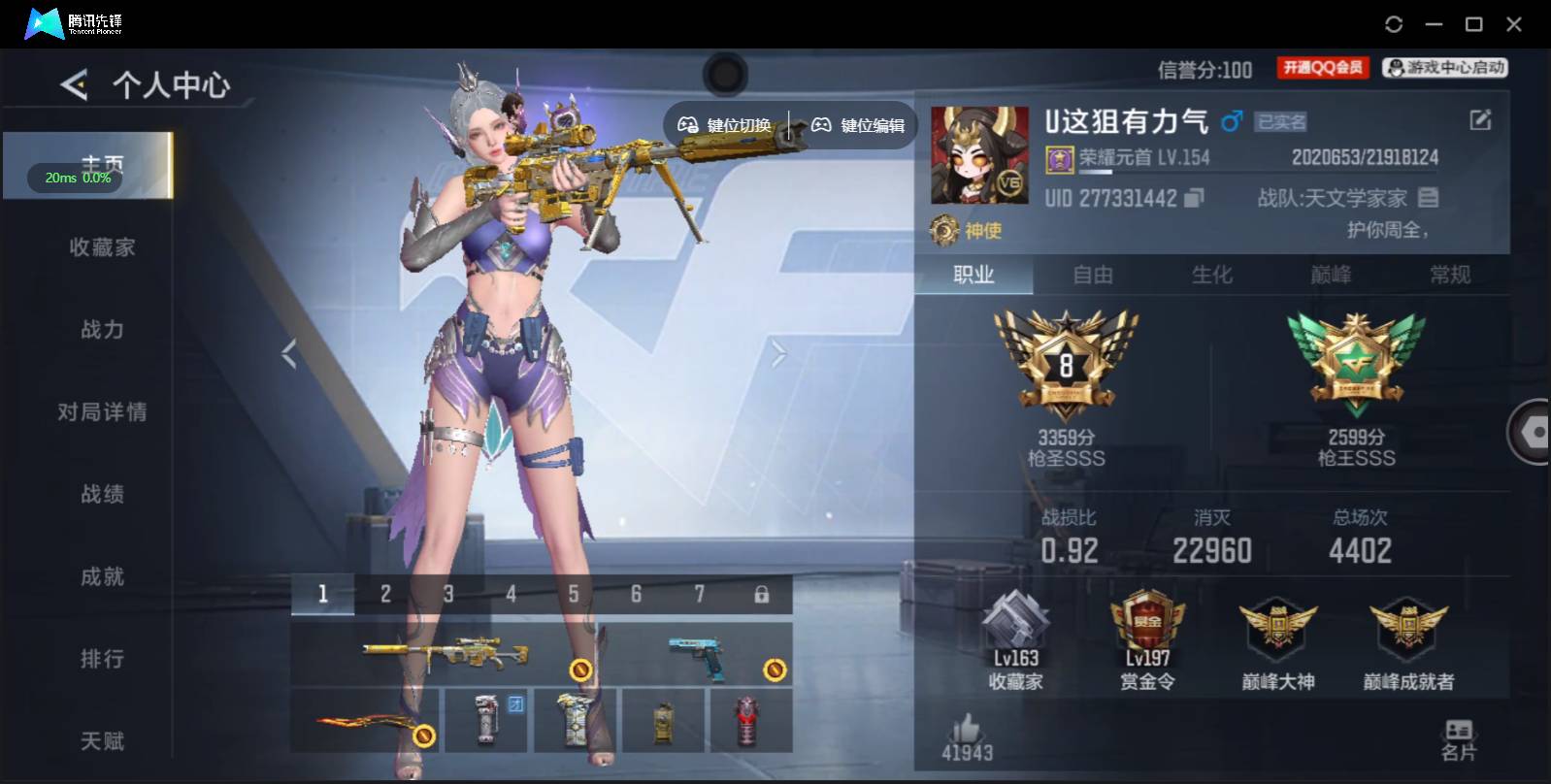This screenshot has height=784, width=1551.
Task: Open the 神使 title badge
Action: (x=968, y=232)
